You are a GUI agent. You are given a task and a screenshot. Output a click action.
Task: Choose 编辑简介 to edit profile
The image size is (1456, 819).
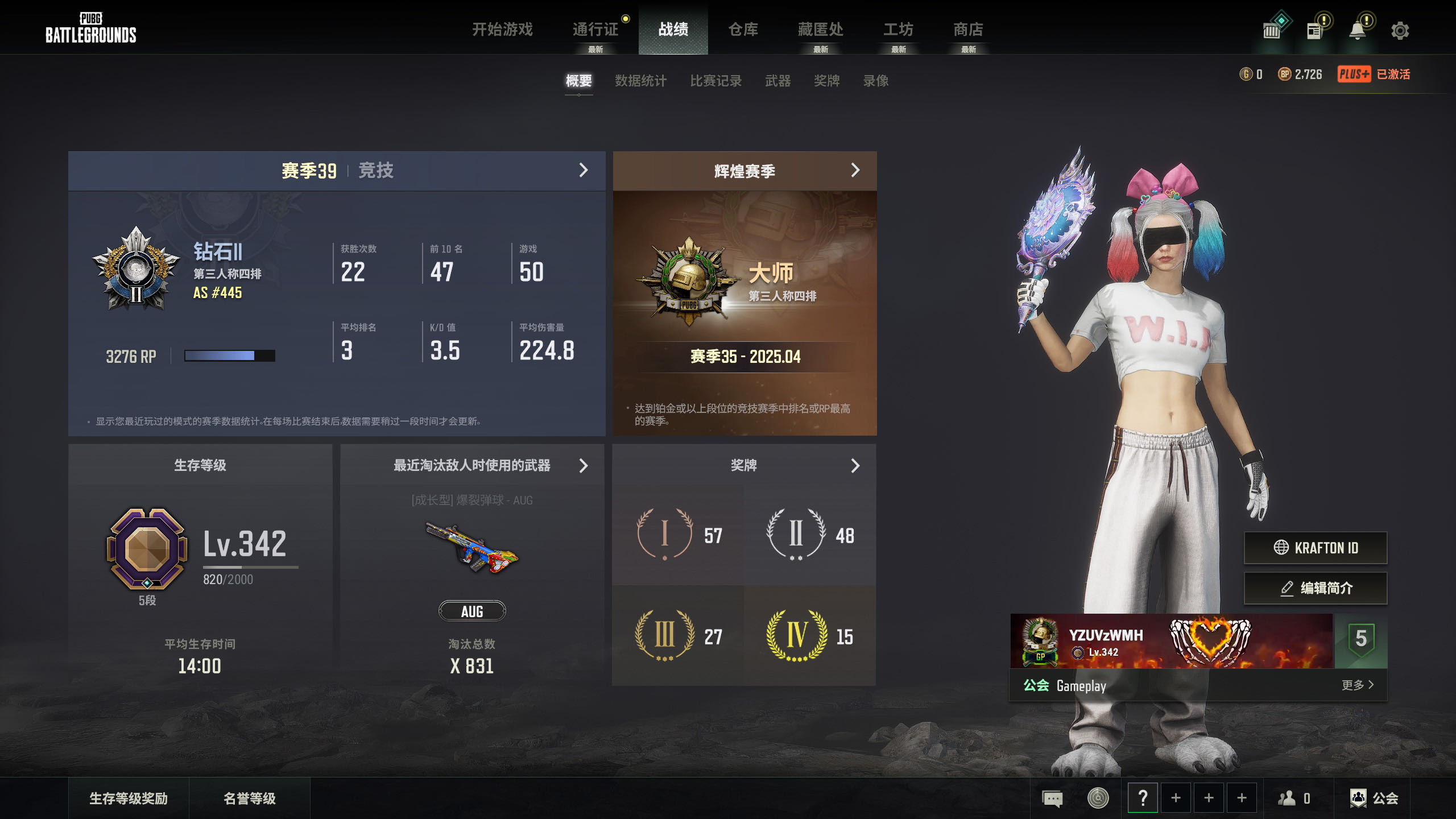tap(1315, 588)
